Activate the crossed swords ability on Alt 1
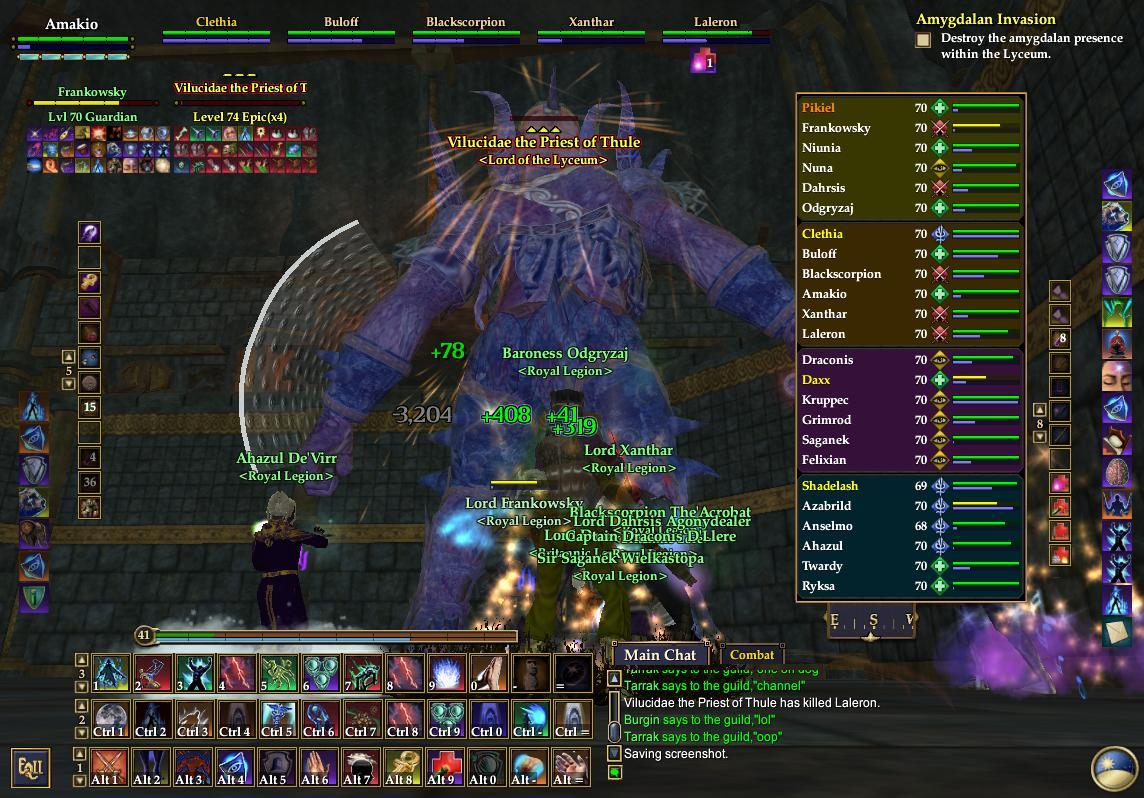 tap(111, 767)
